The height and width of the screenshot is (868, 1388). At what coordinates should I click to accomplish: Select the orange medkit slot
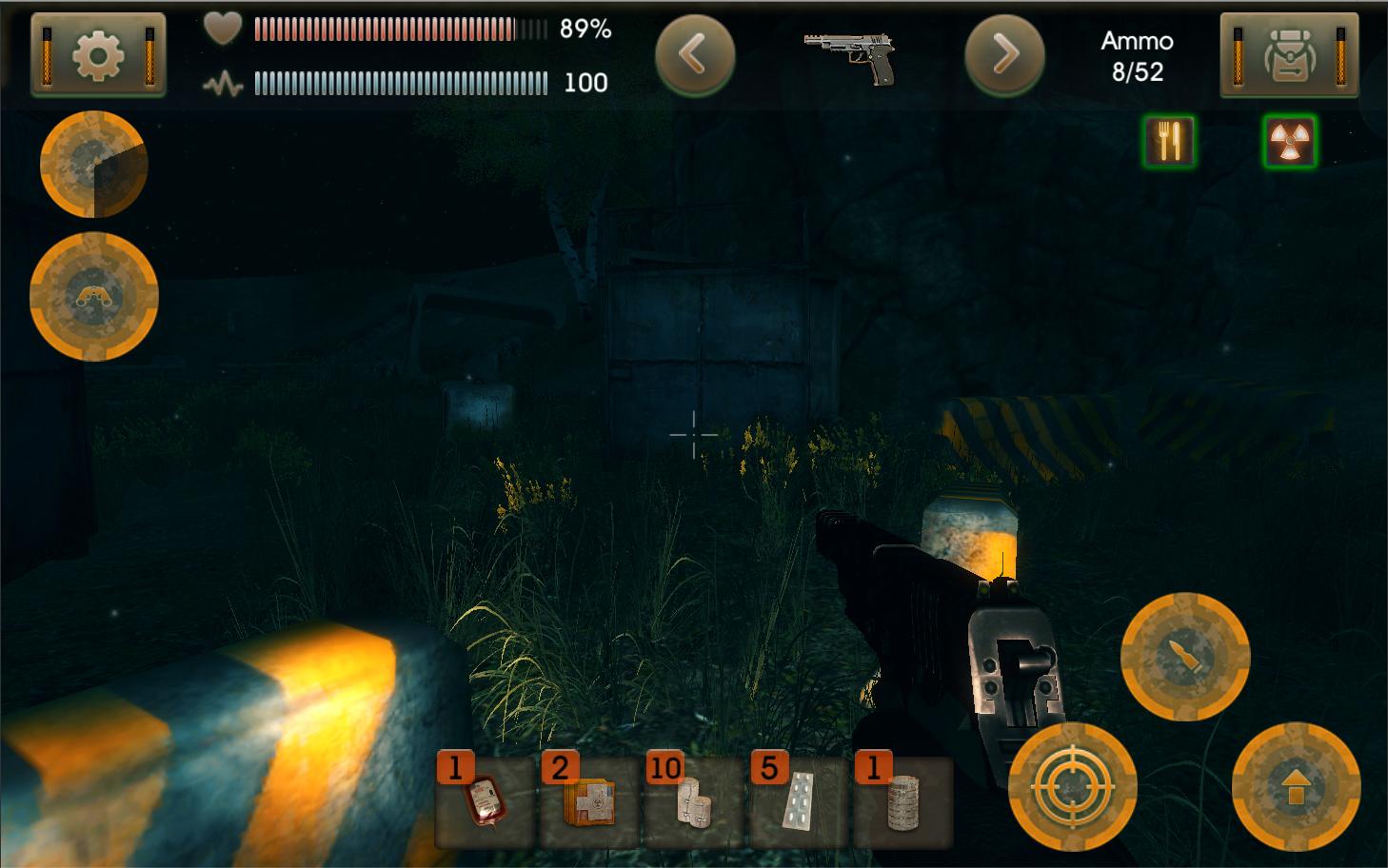[x=589, y=801]
